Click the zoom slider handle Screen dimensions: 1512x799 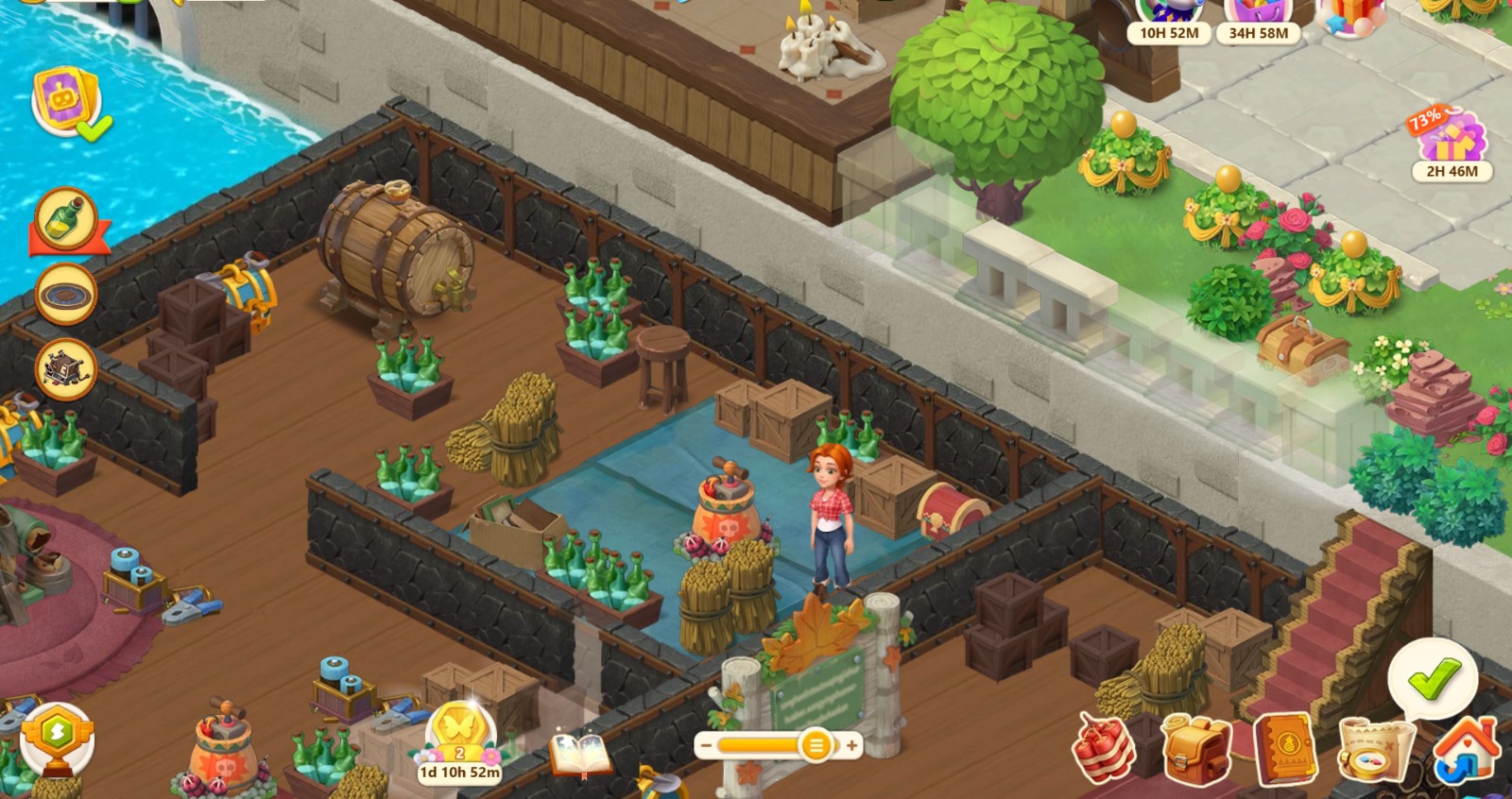815,746
